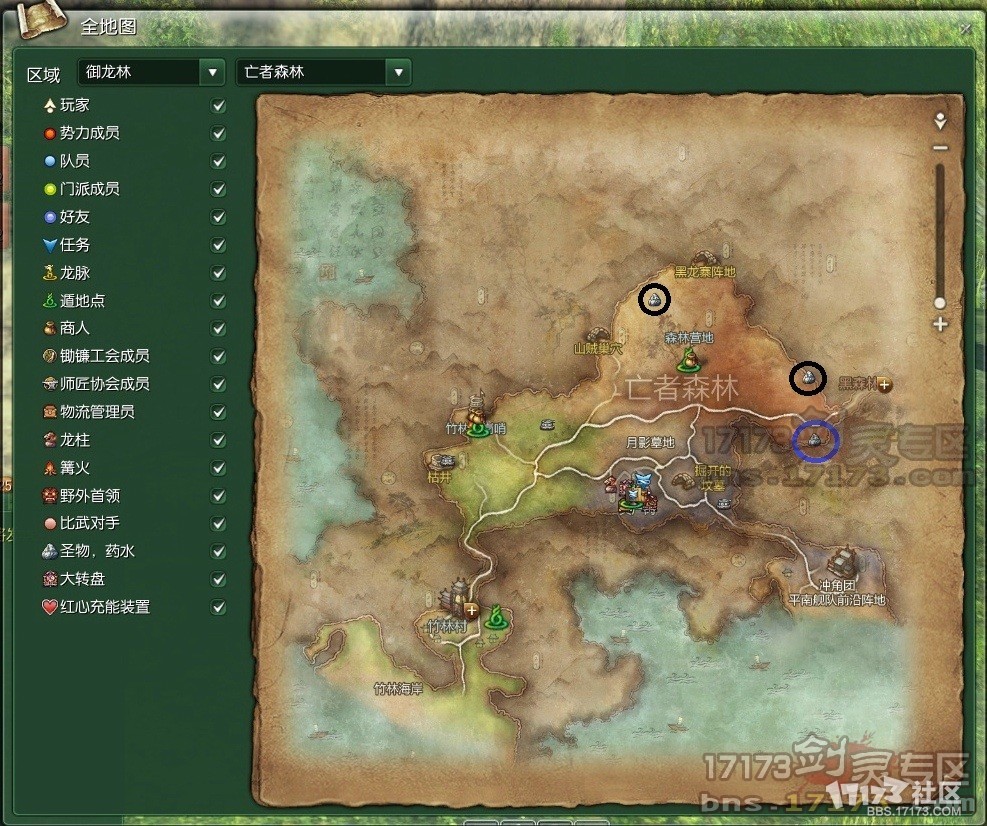
Task: Toggle the 势力成员 filter checkbox
Action: pyautogui.click(x=219, y=133)
